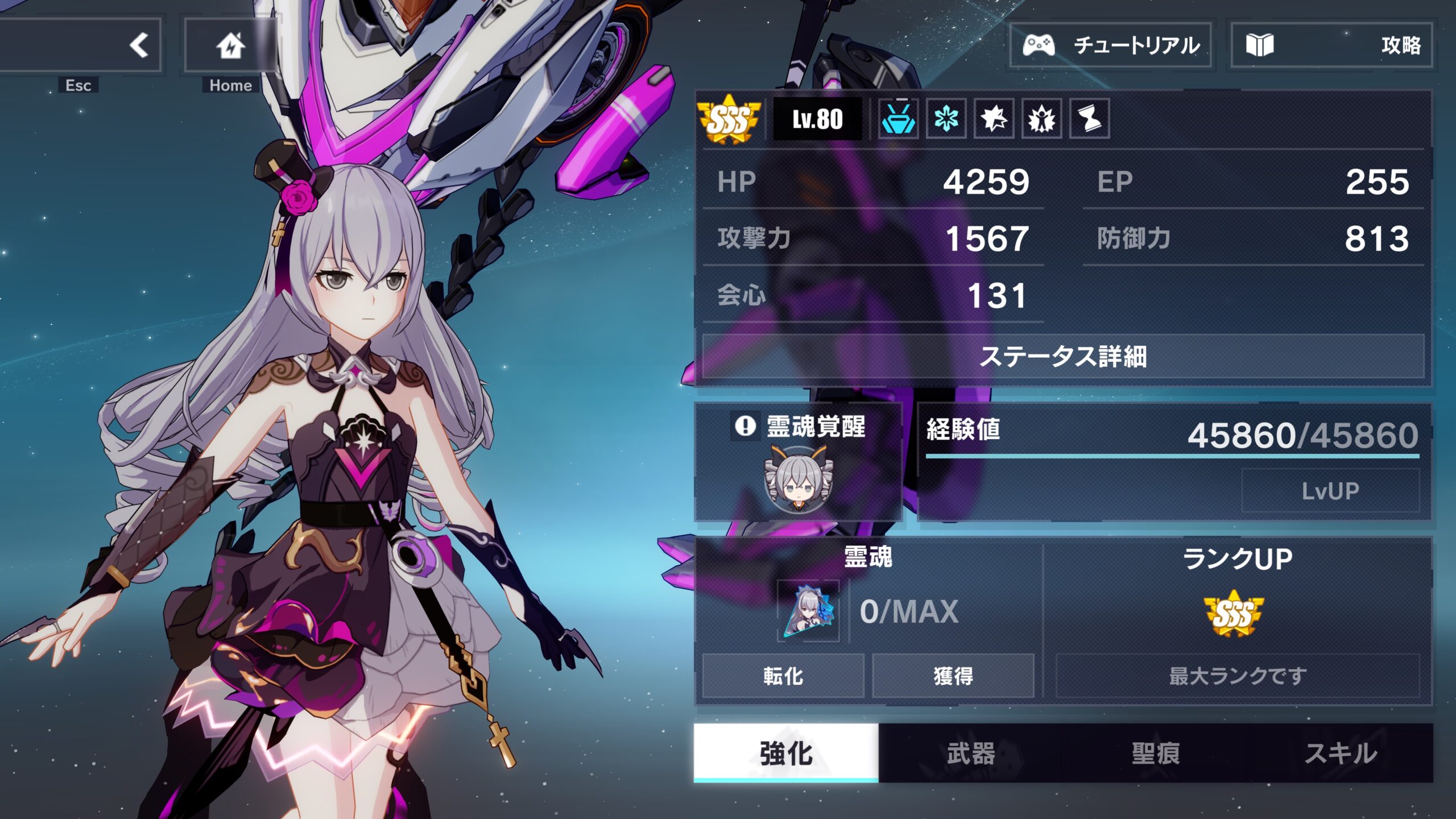Viewport: 1456px width, 819px height.
Task: Switch to the 武器 weapon tab
Action: 970,754
